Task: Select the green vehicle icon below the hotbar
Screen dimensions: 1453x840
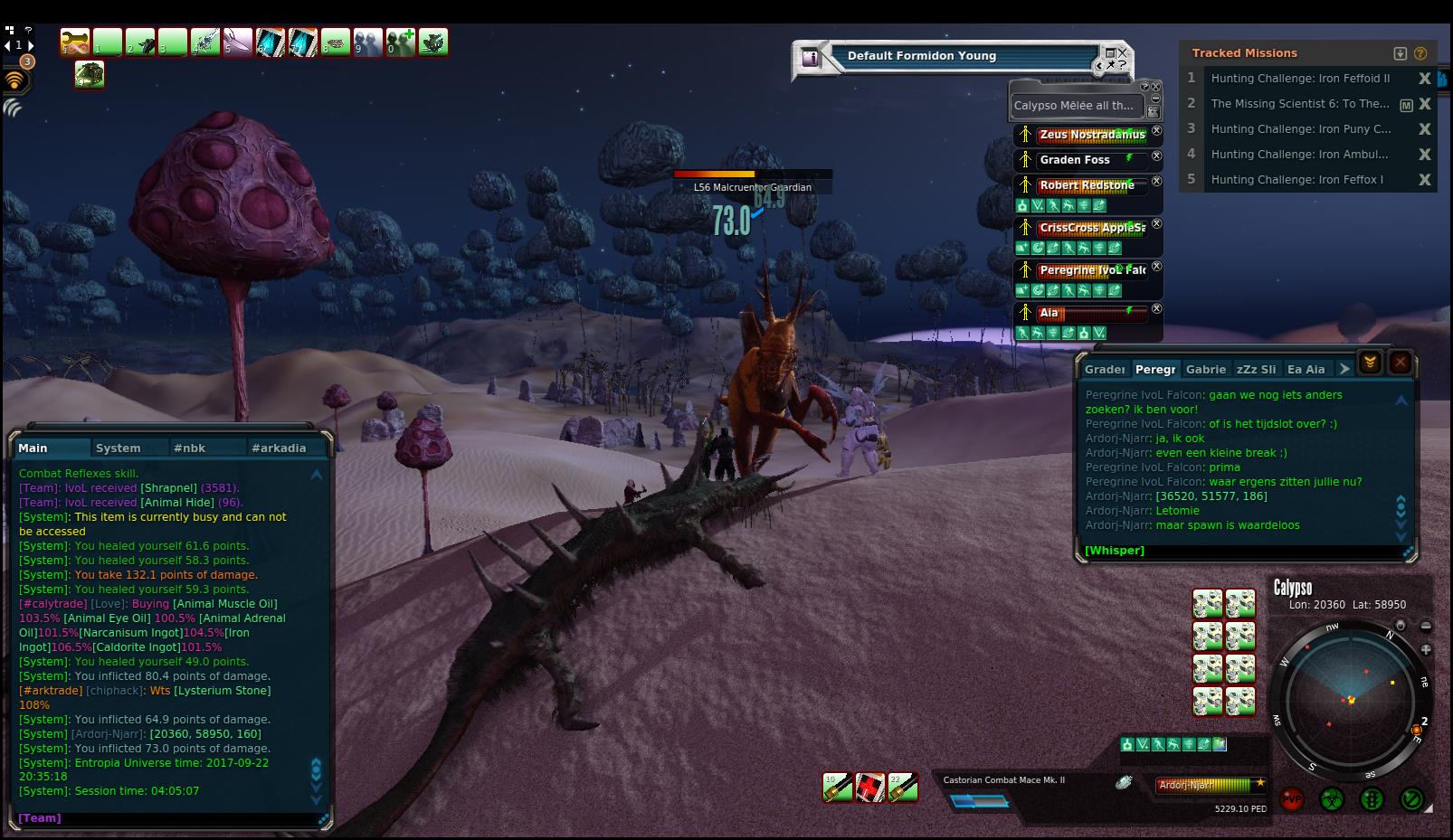Action: click(x=90, y=74)
